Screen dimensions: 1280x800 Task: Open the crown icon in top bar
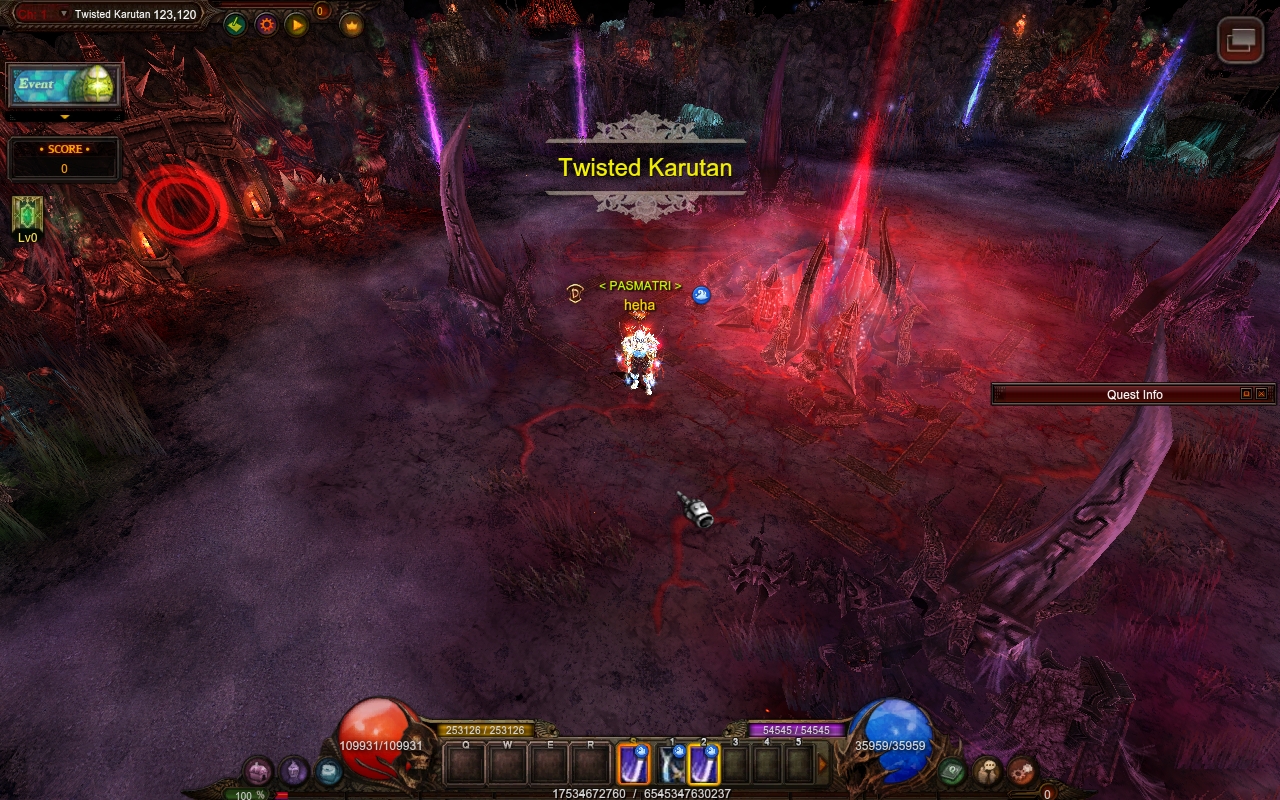tap(351, 24)
